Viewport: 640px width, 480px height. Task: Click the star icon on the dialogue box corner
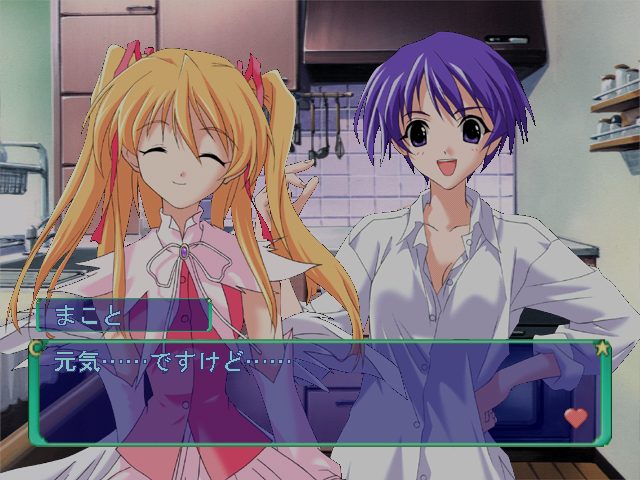602,348
